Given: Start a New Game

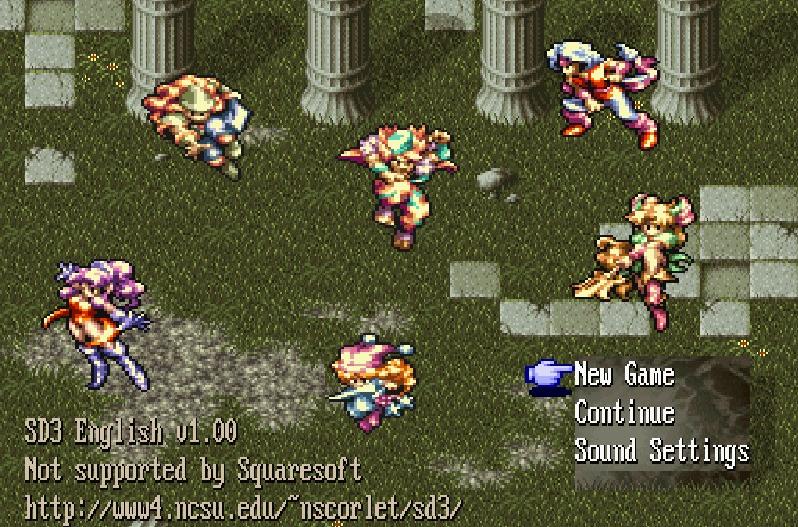Looking at the screenshot, I should pos(624,375).
